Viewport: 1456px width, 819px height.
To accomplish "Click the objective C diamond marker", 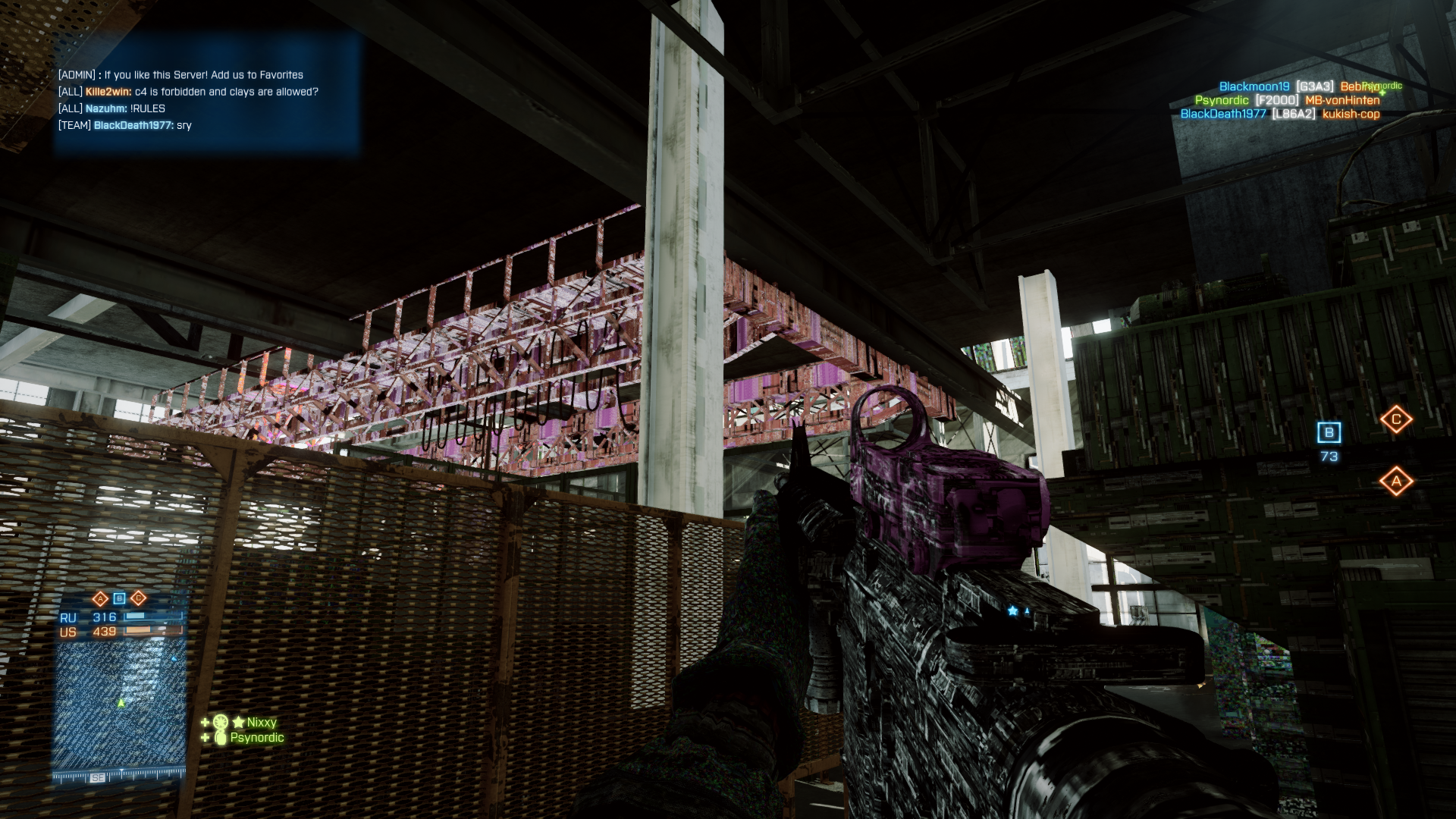I will pyautogui.click(x=1395, y=419).
